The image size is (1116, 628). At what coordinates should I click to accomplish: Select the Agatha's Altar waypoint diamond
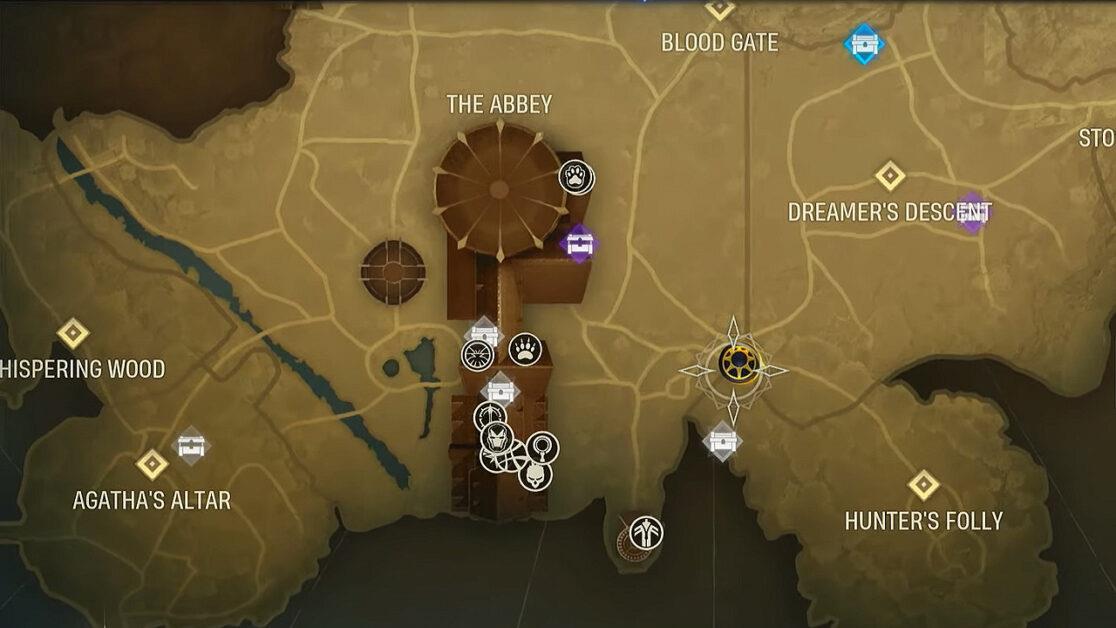152,464
